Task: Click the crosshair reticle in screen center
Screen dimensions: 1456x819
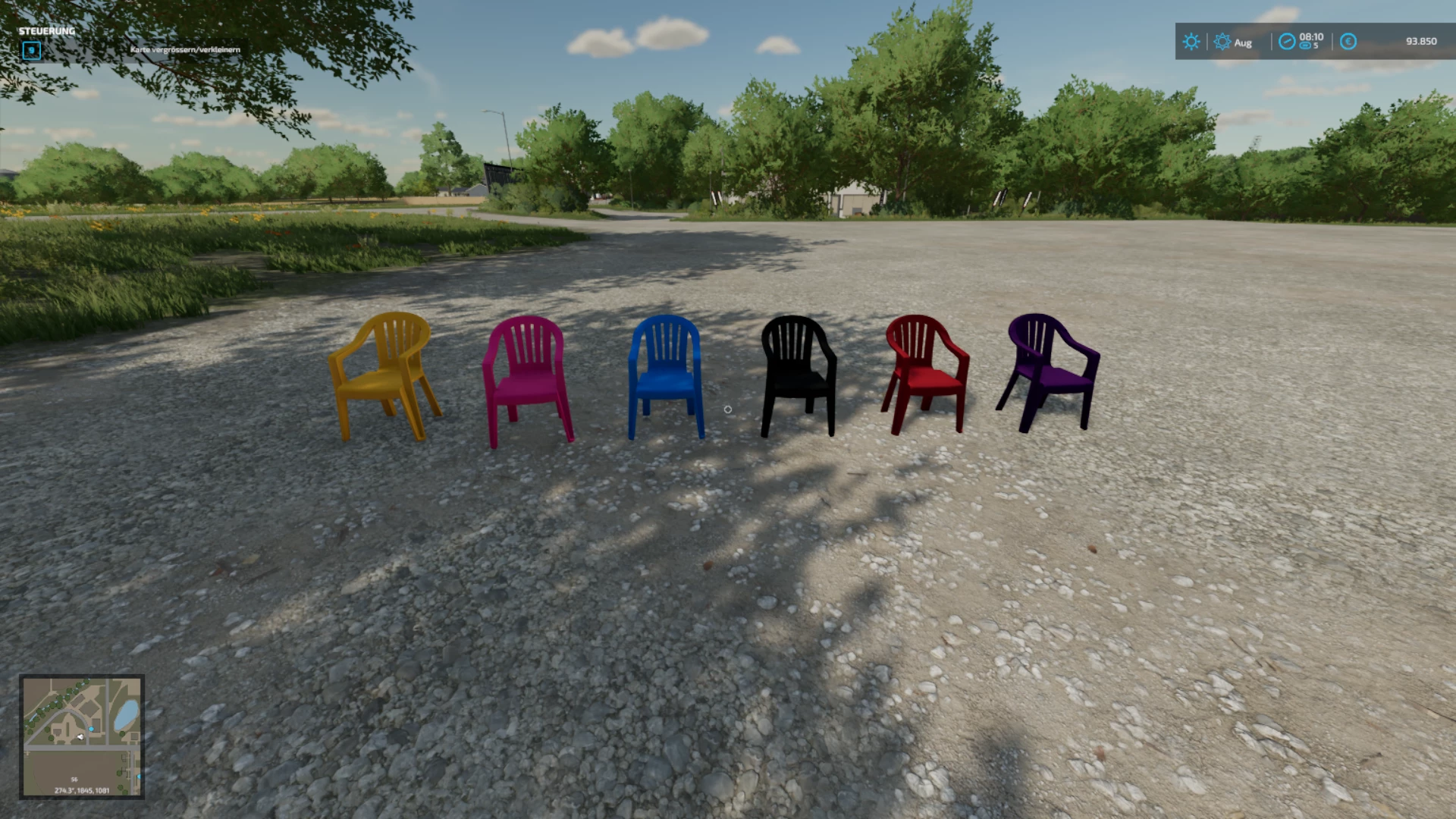Action: click(x=729, y=409)
